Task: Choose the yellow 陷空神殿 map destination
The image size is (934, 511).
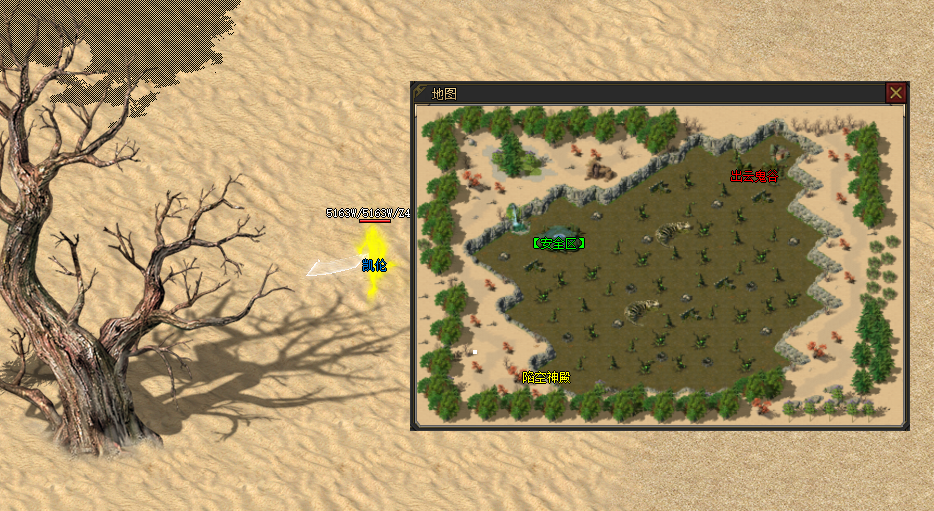Action: pyautogui.click(x=546, y=377)
